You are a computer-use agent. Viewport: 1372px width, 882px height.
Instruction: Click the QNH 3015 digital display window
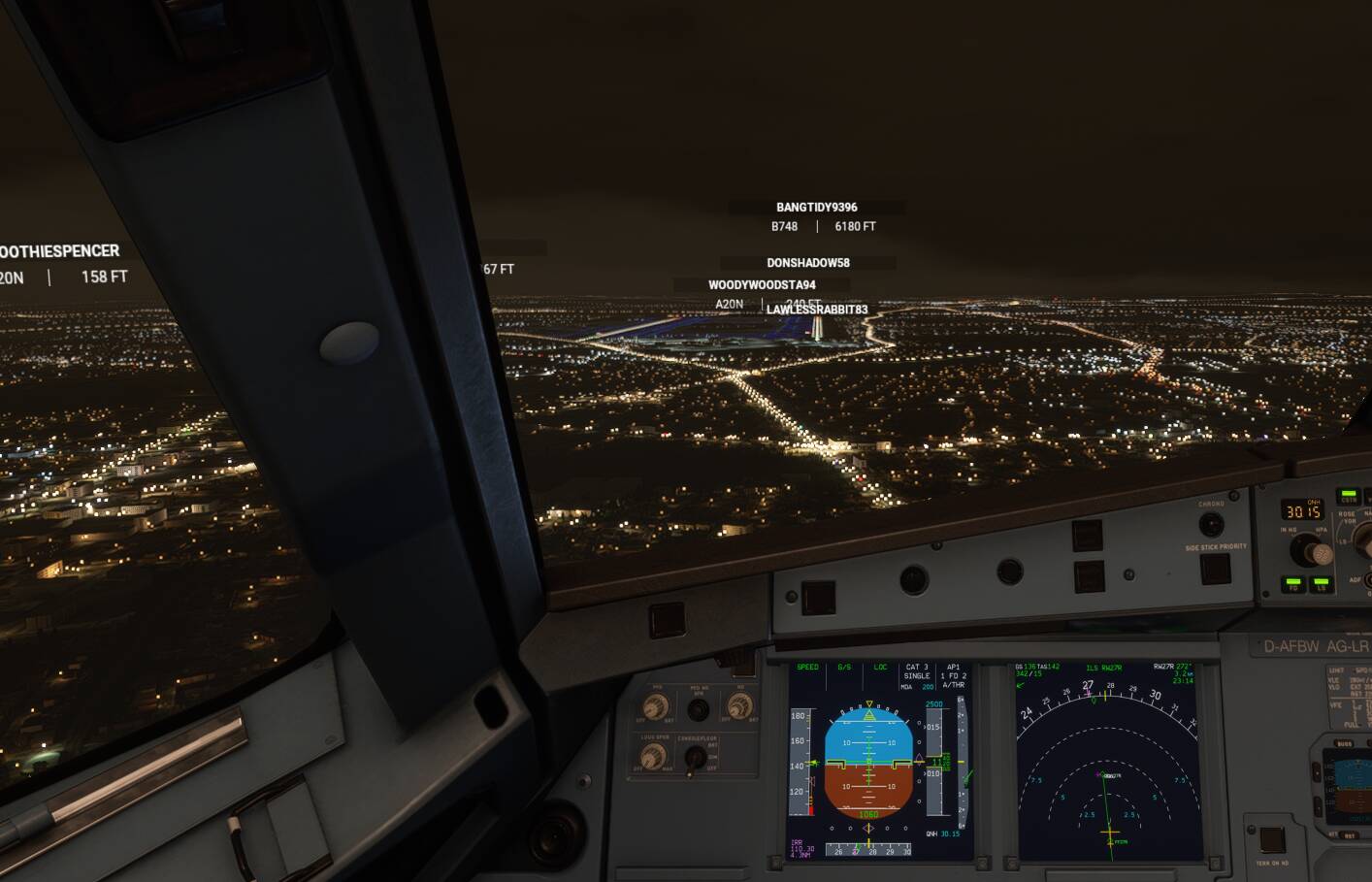1301,508
